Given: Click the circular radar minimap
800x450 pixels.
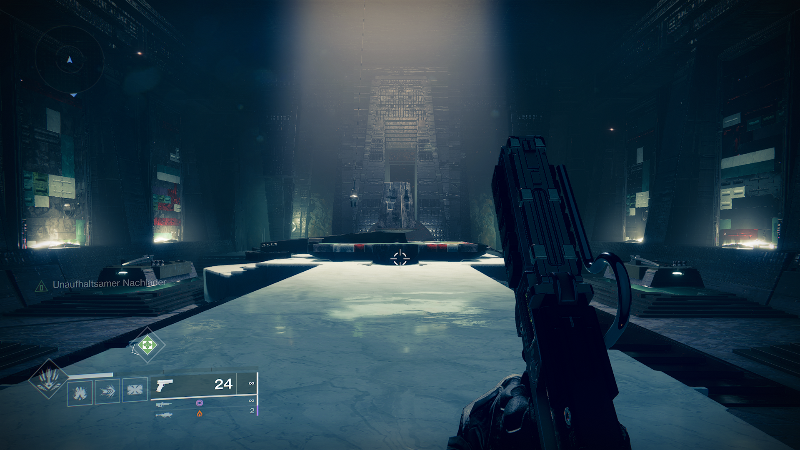Looking at the screenshot, I should pyautogui.click(x=69, y=59).
